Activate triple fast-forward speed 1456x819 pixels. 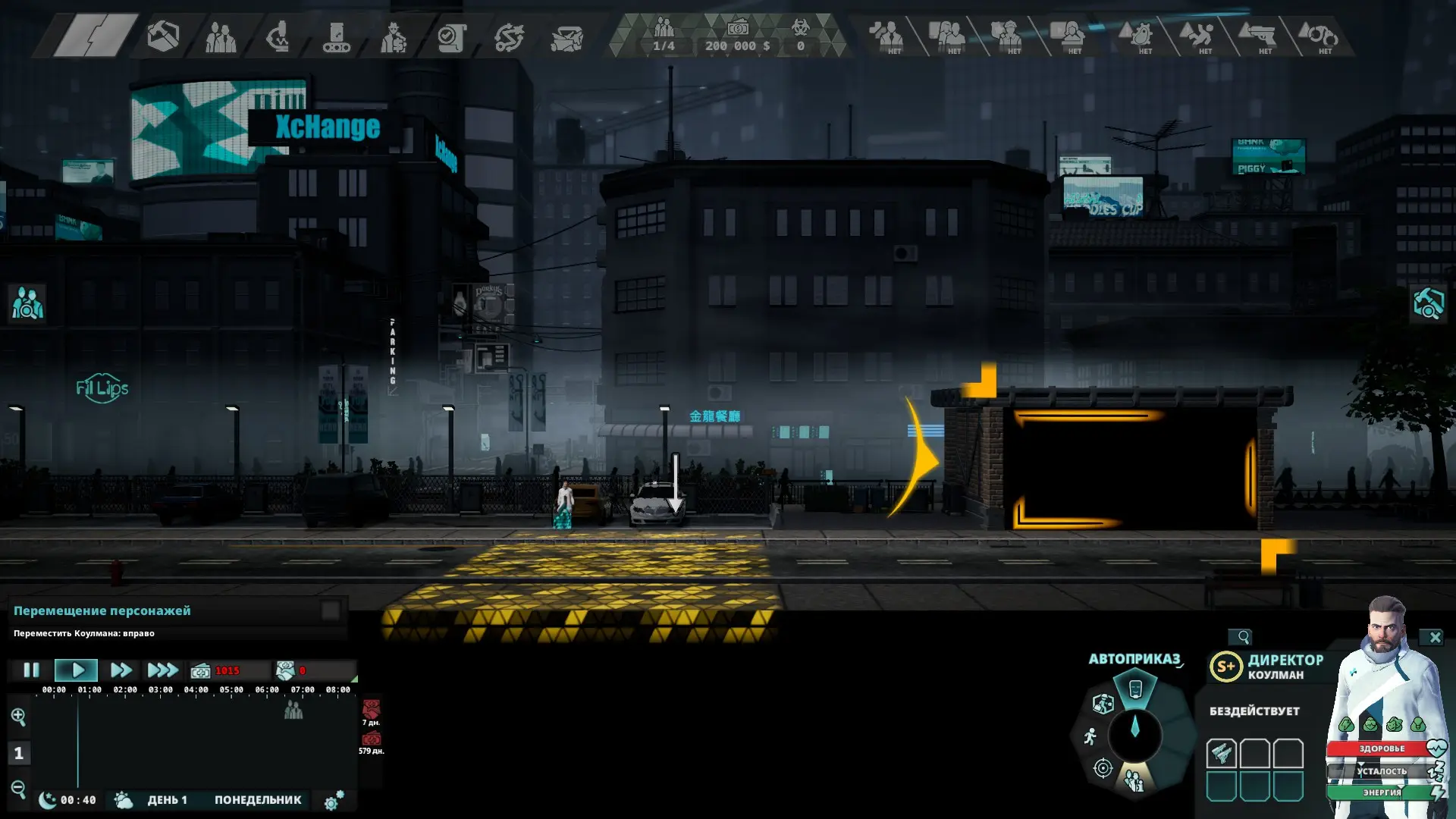(162, 670)
